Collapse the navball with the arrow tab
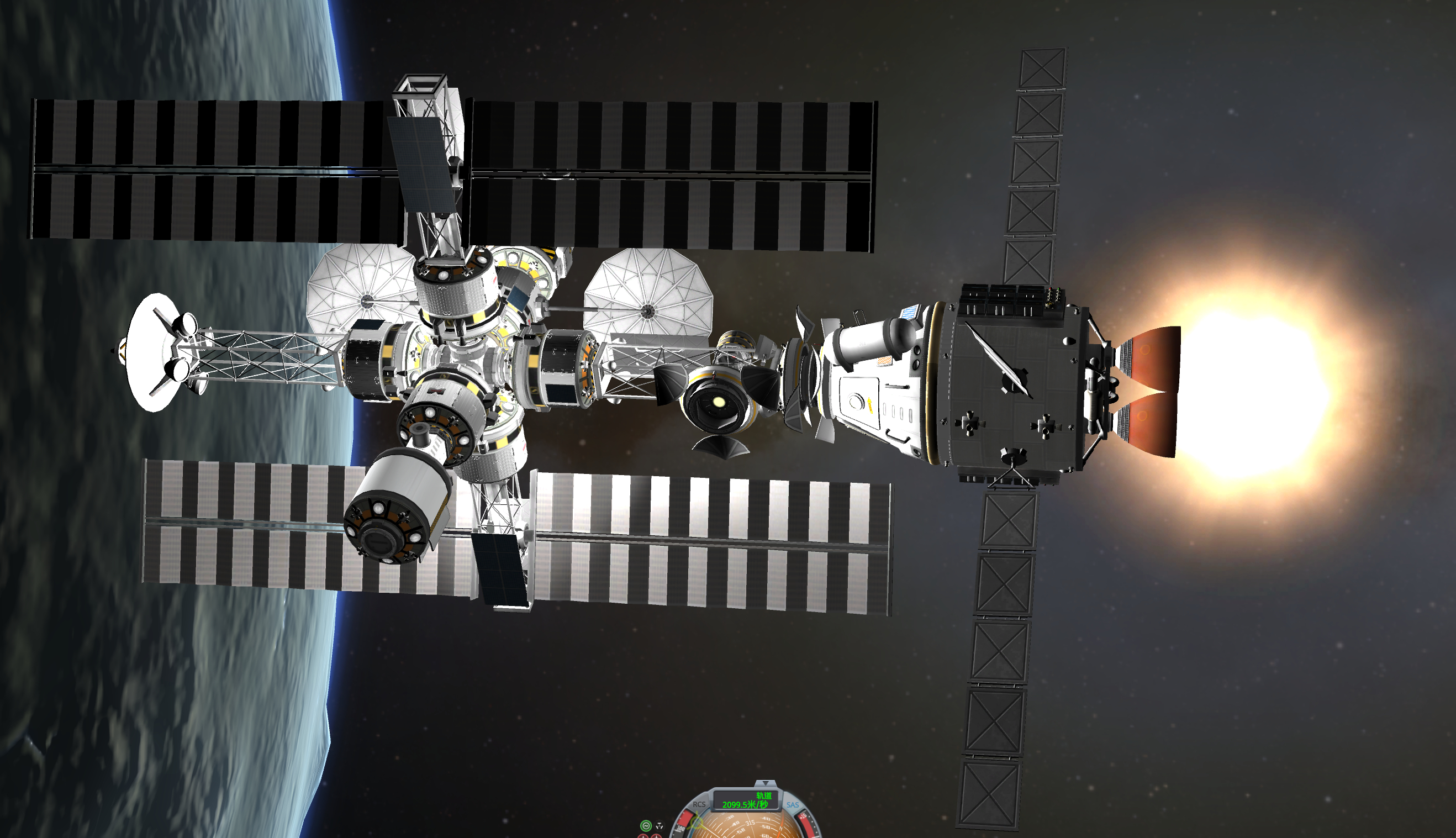The width and height of the screenshot is (1456, 838). point(765,783)
